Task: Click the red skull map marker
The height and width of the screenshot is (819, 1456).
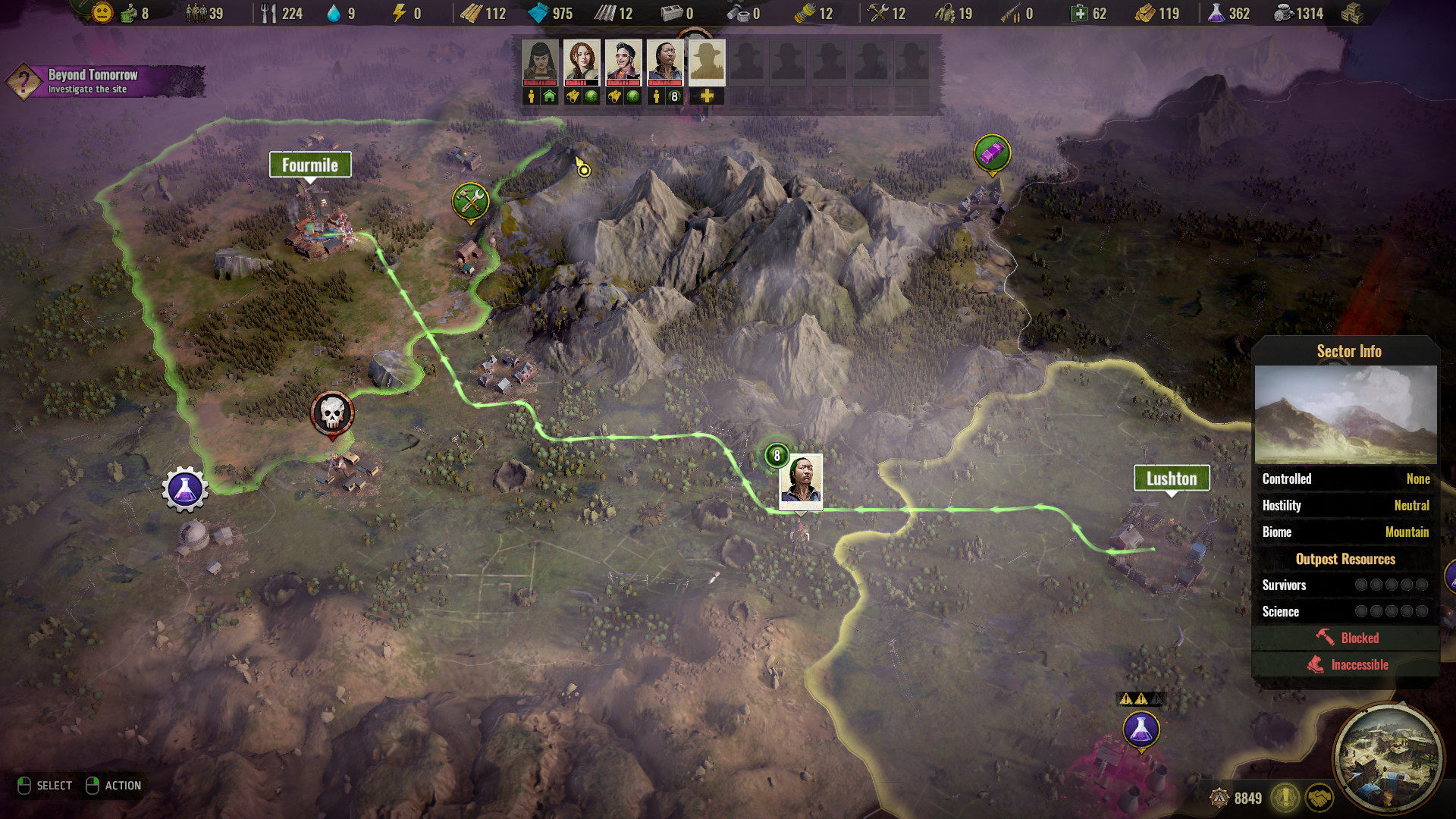Action: (x=332, y=413)
